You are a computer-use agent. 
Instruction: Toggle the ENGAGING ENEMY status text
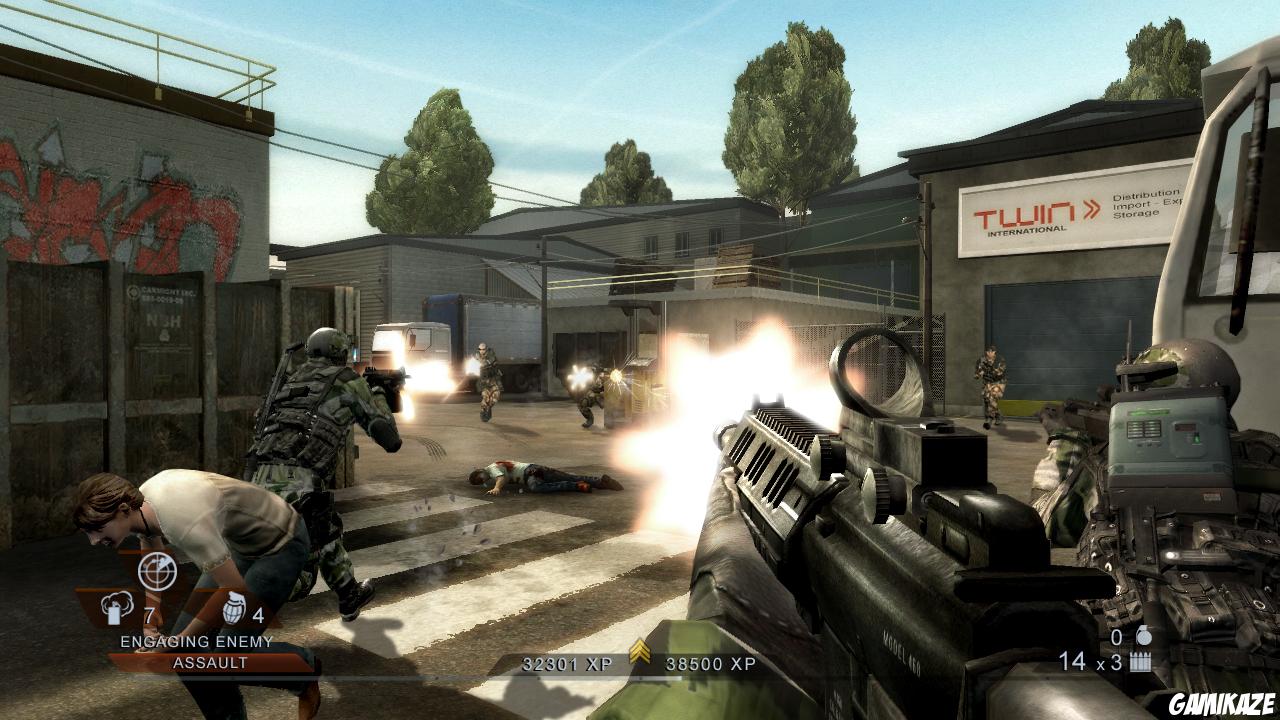point(196,640)
